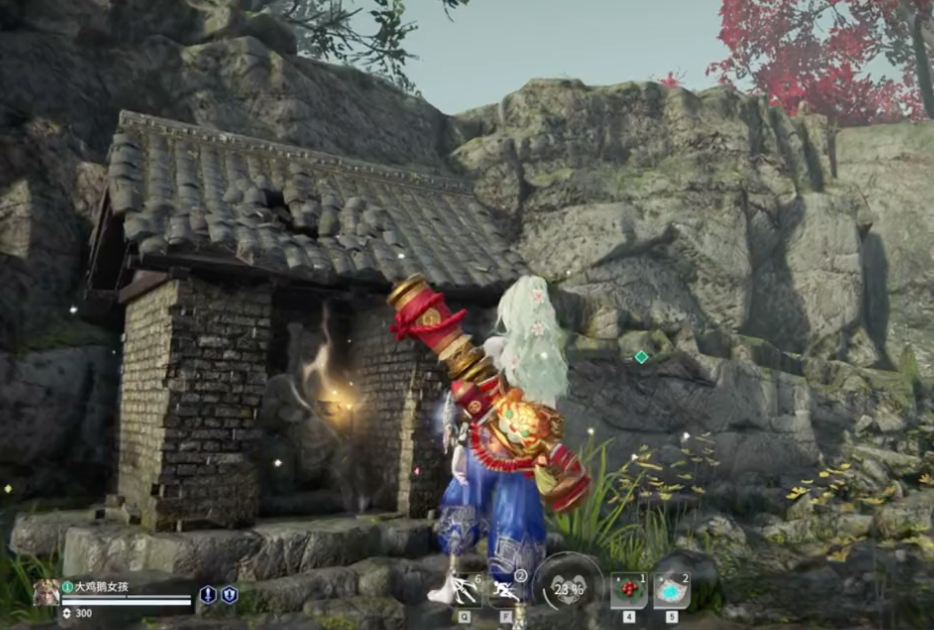Click the blue shield buff icon
This screenshot has height=630, width=934.
[x=229, y=594]
